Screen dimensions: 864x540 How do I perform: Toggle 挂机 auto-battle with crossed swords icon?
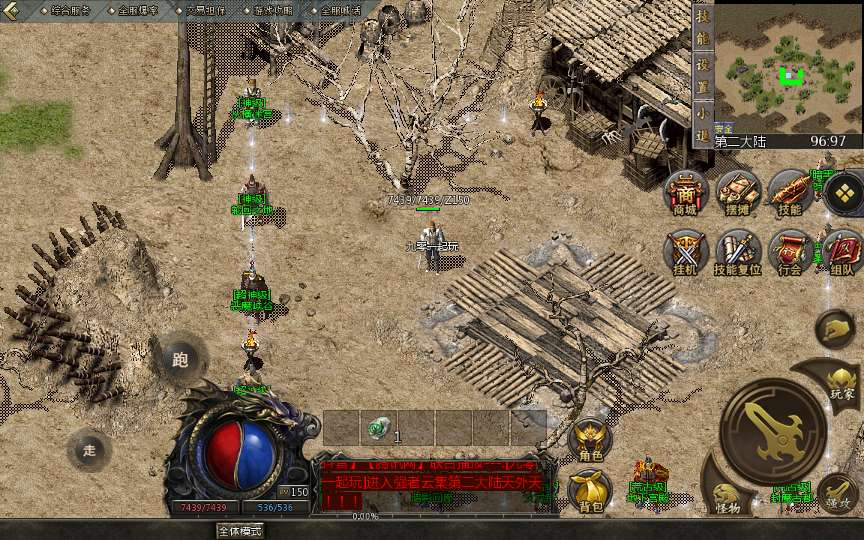point(687,253)
